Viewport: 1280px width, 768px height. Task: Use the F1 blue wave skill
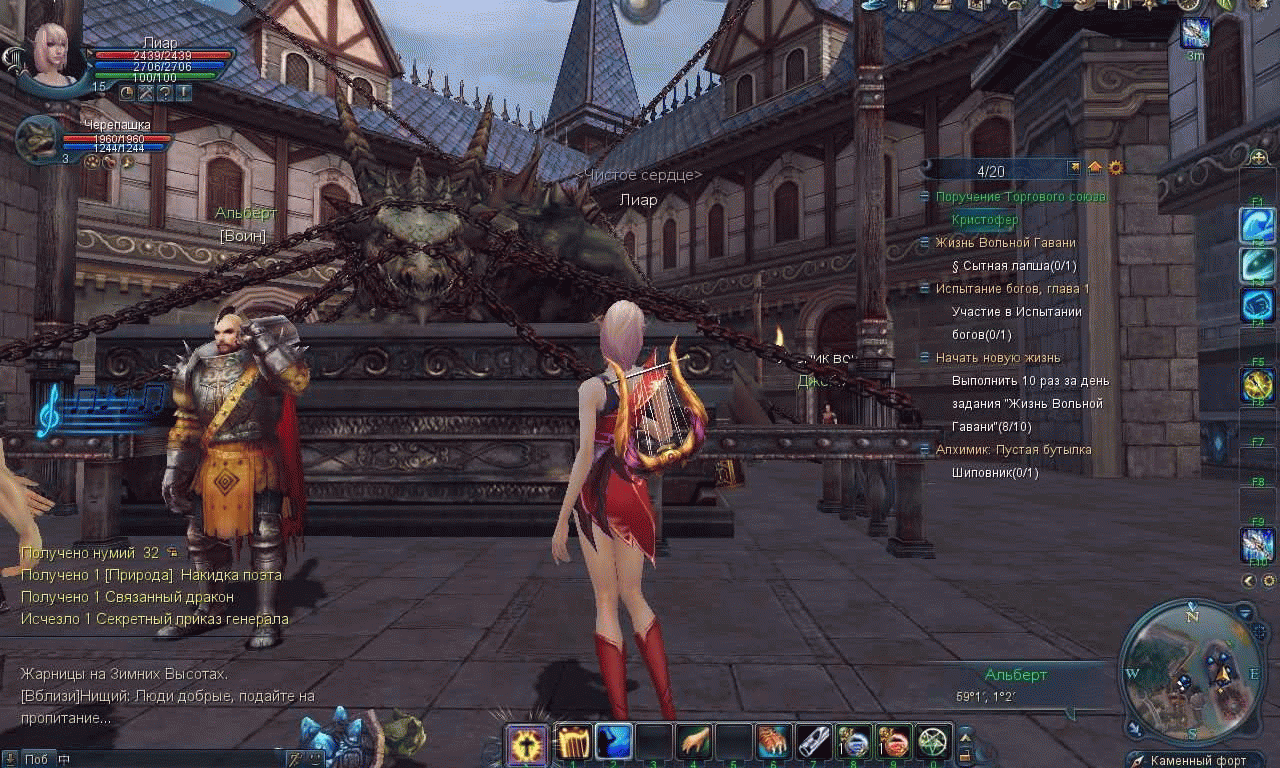pos(1257,226)
